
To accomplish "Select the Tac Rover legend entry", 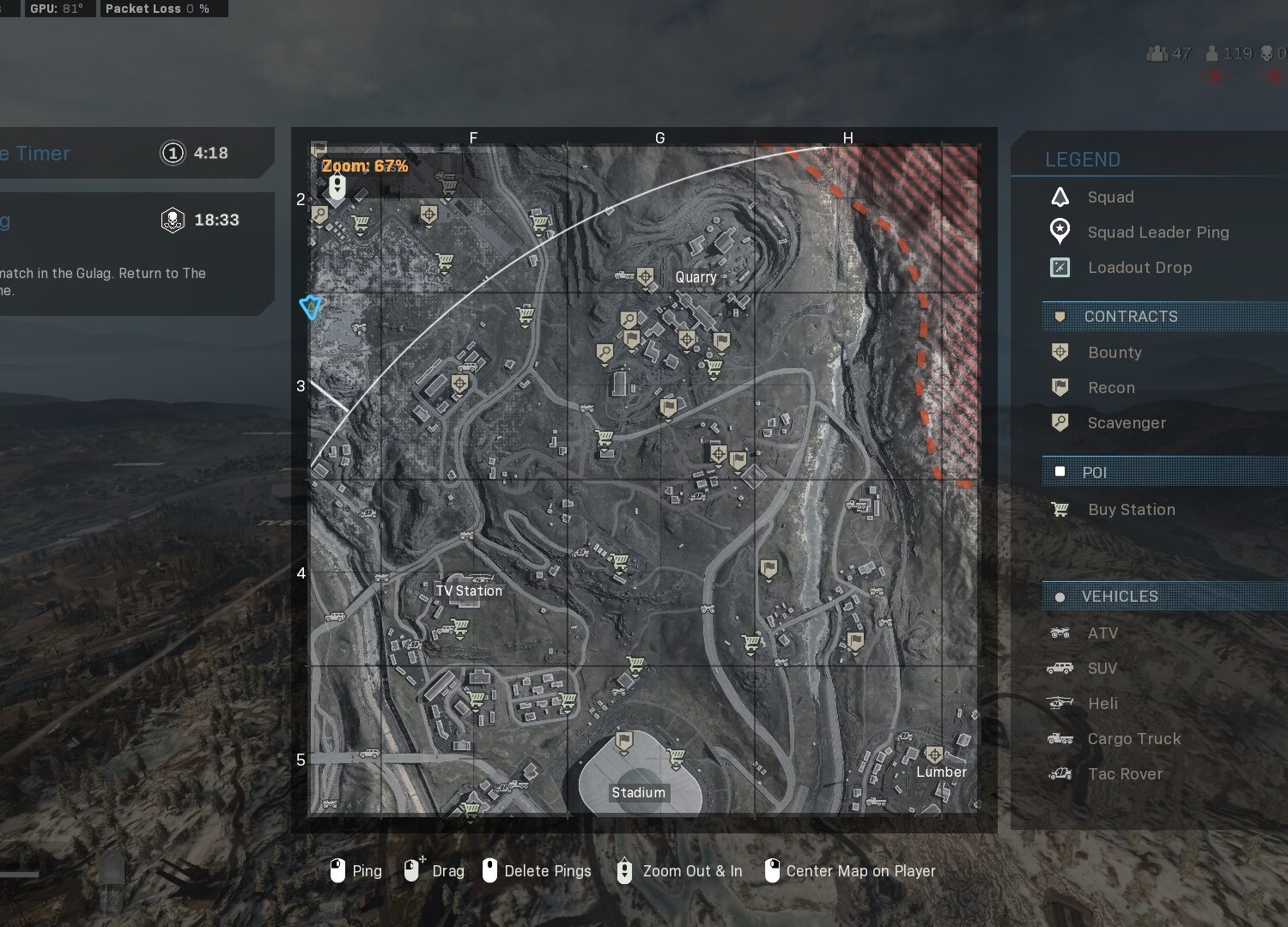I will [1124, 774].
